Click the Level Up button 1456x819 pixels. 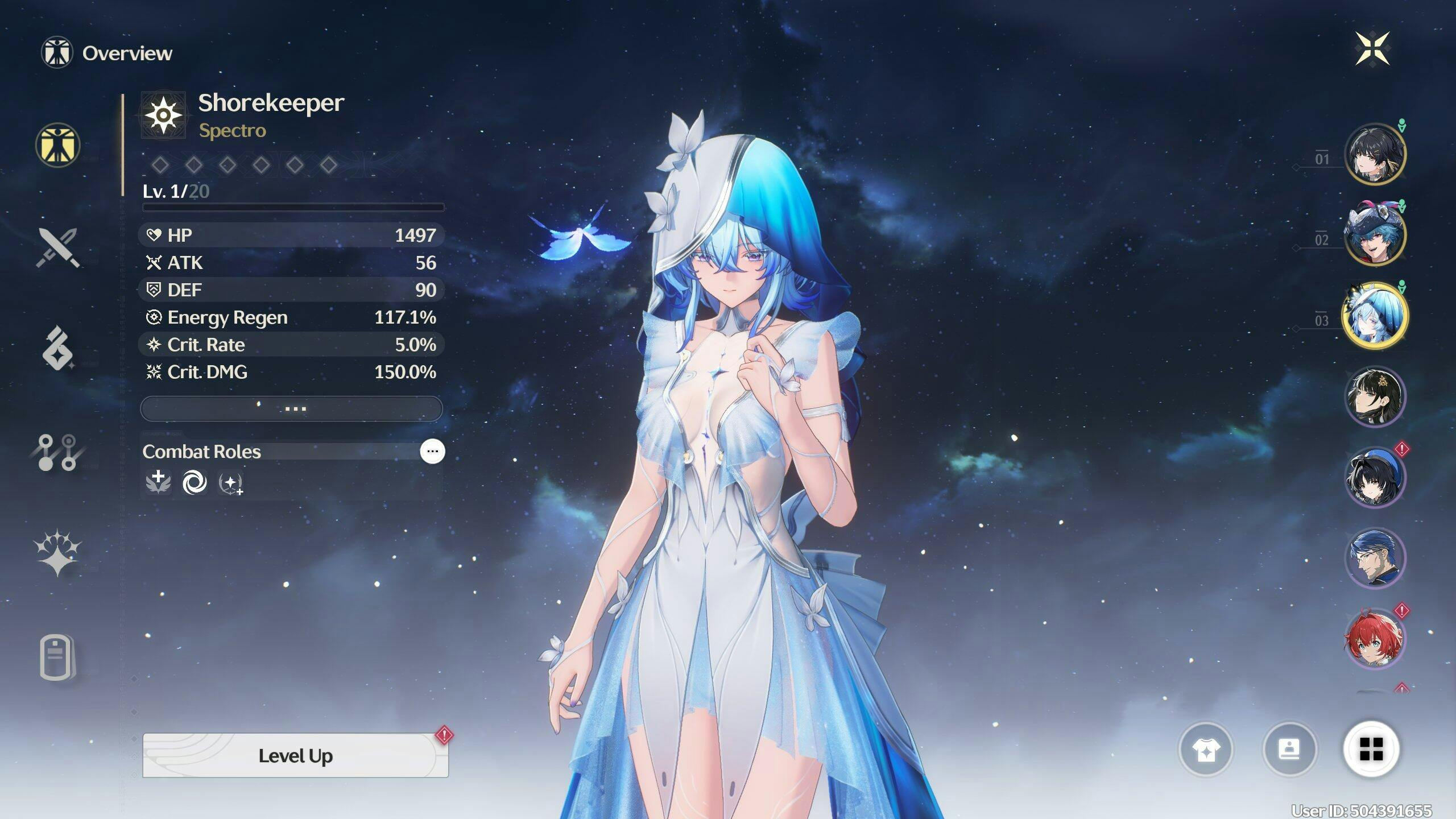pyautogui.click(x=295, y=755)
